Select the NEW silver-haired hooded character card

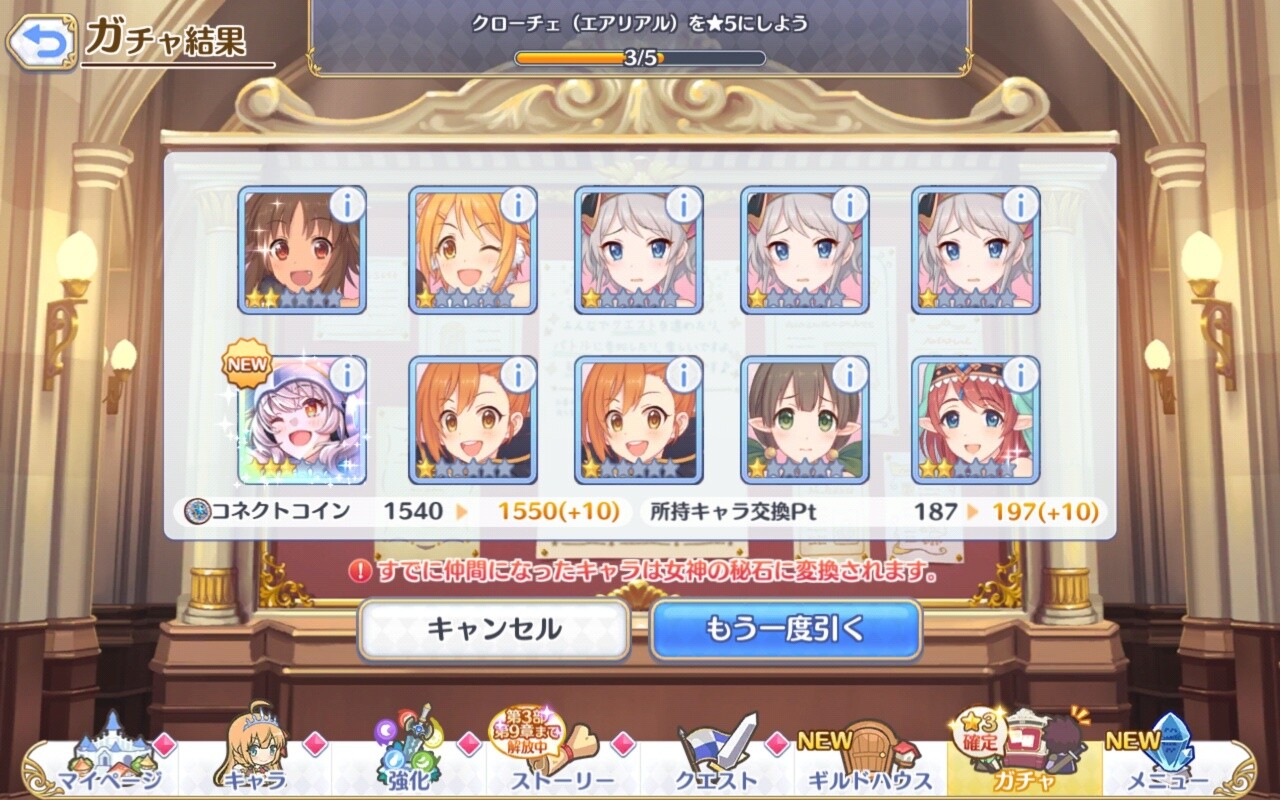tap(302, 420)
